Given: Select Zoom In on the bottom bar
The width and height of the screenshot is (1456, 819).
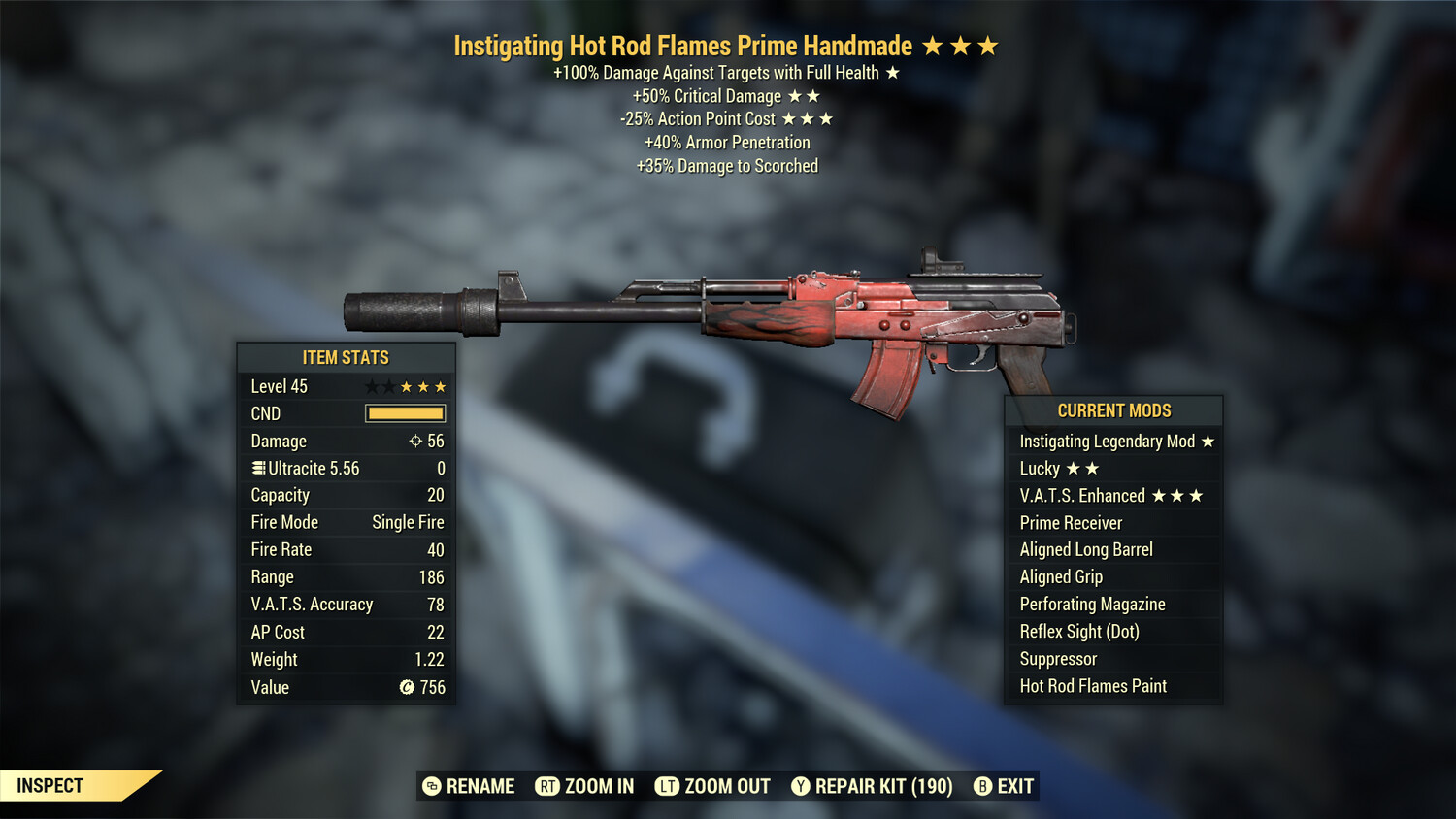Looking at the screenshot, I should click(585, 786).
